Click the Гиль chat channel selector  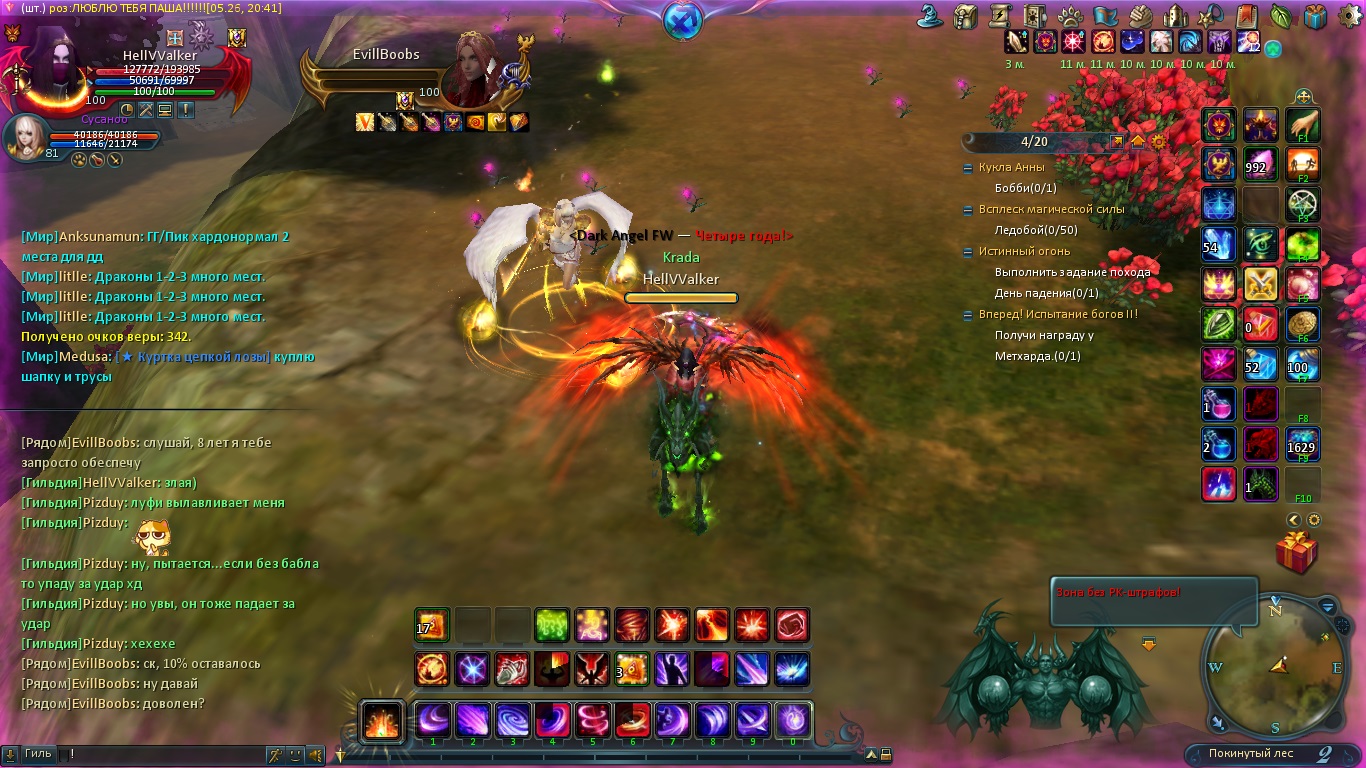(x=38, y=754)
